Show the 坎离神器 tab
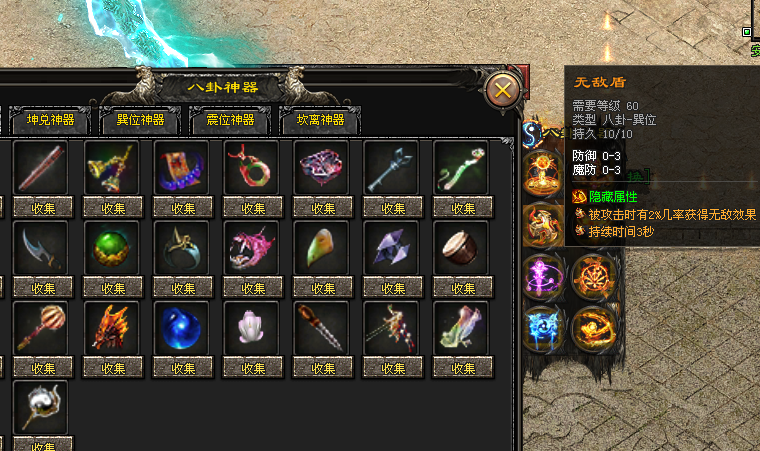 (x=320, y=121)
